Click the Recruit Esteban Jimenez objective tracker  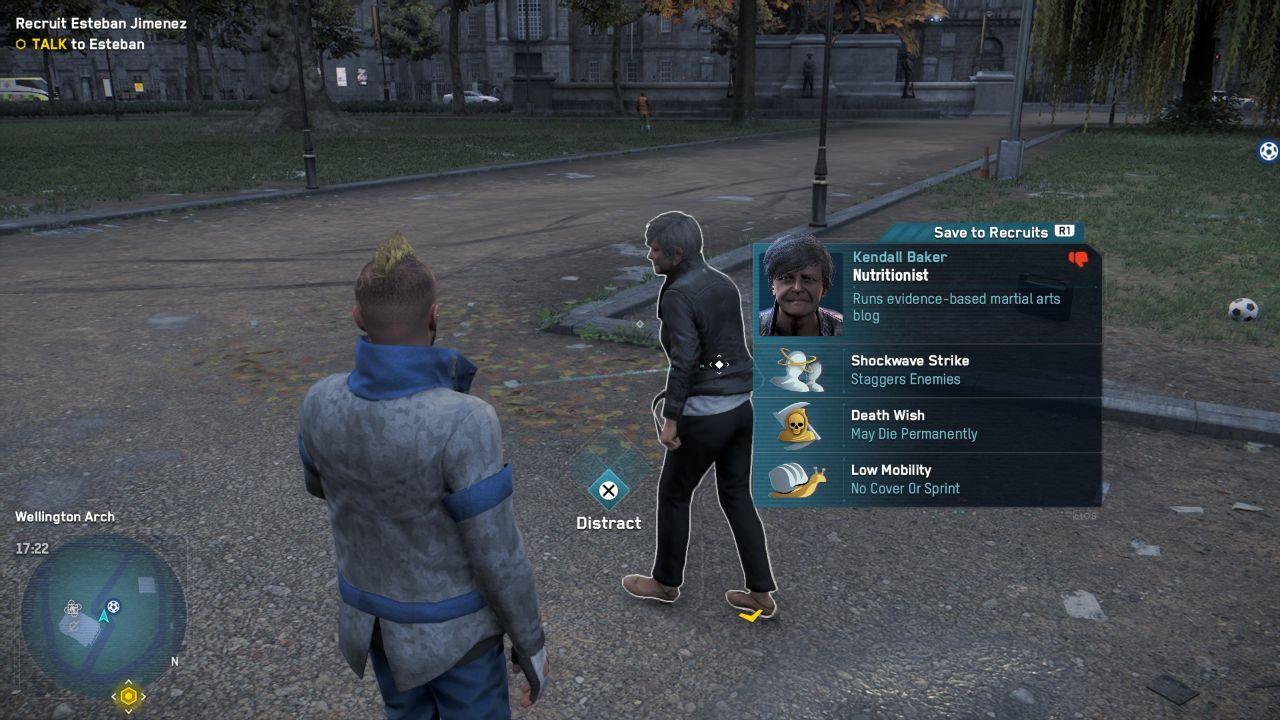coord(100,24)
